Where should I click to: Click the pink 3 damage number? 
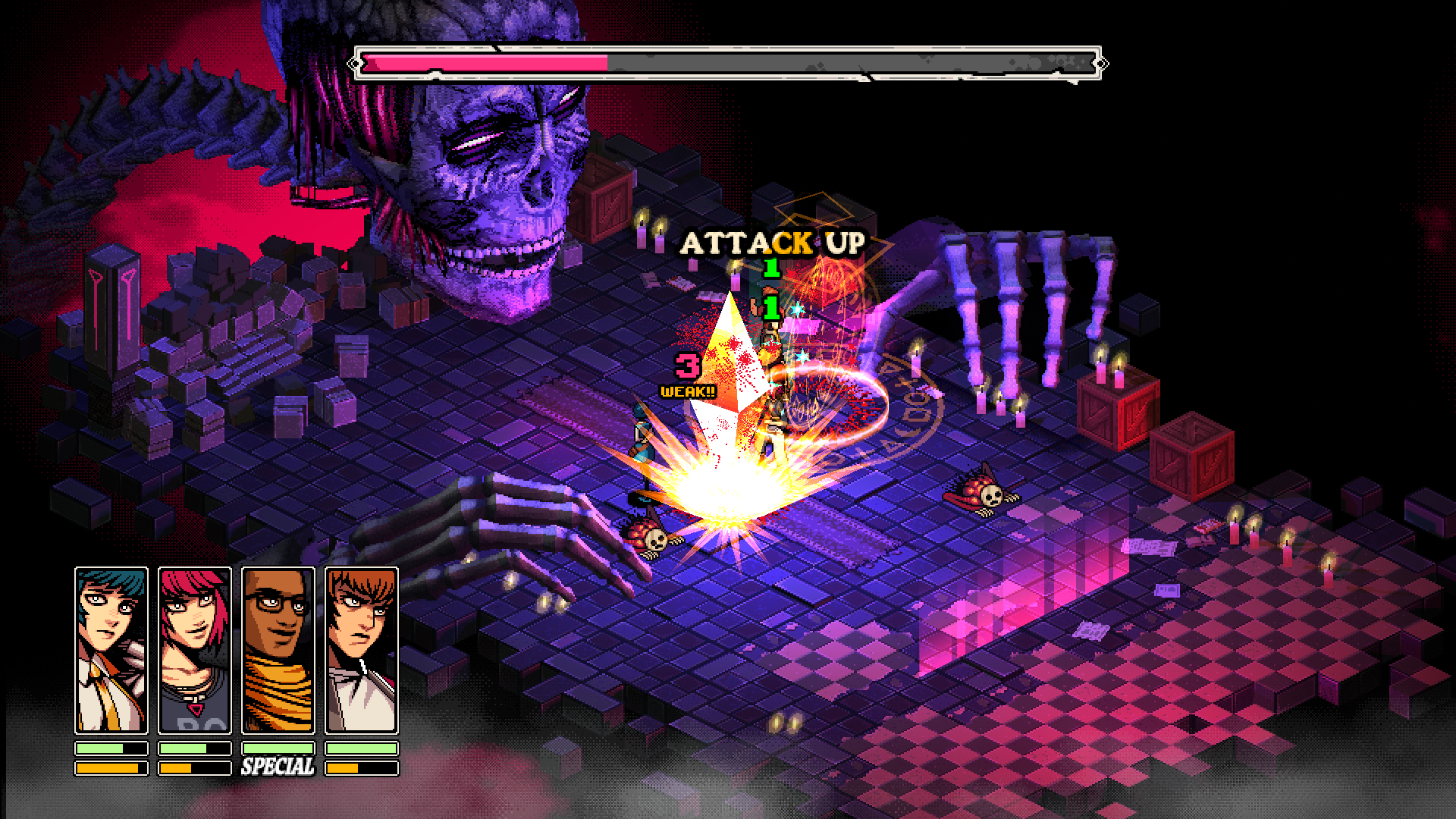click(688, 367)
